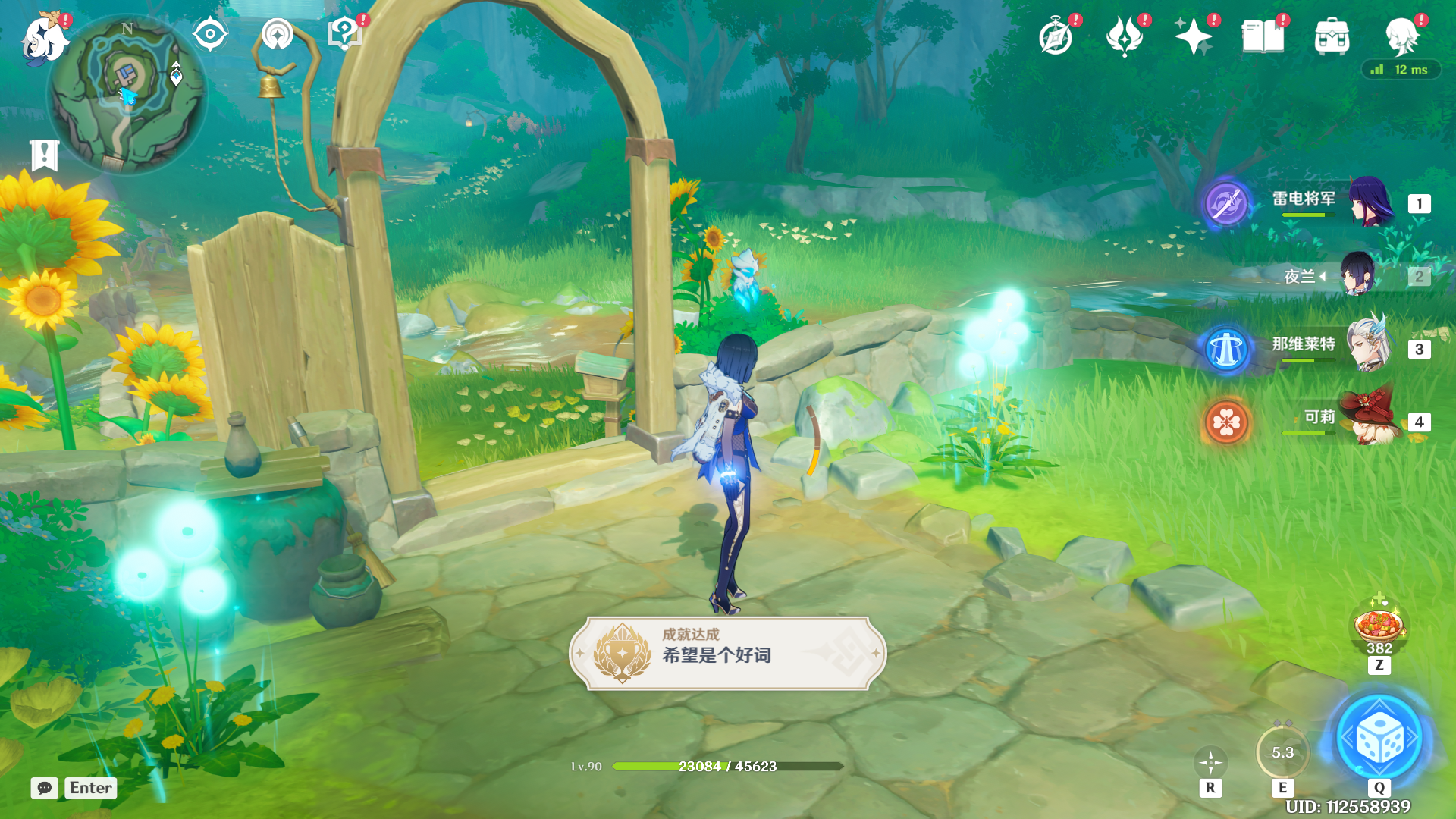Open the Paimon menu icon

(x=44, y=38)
